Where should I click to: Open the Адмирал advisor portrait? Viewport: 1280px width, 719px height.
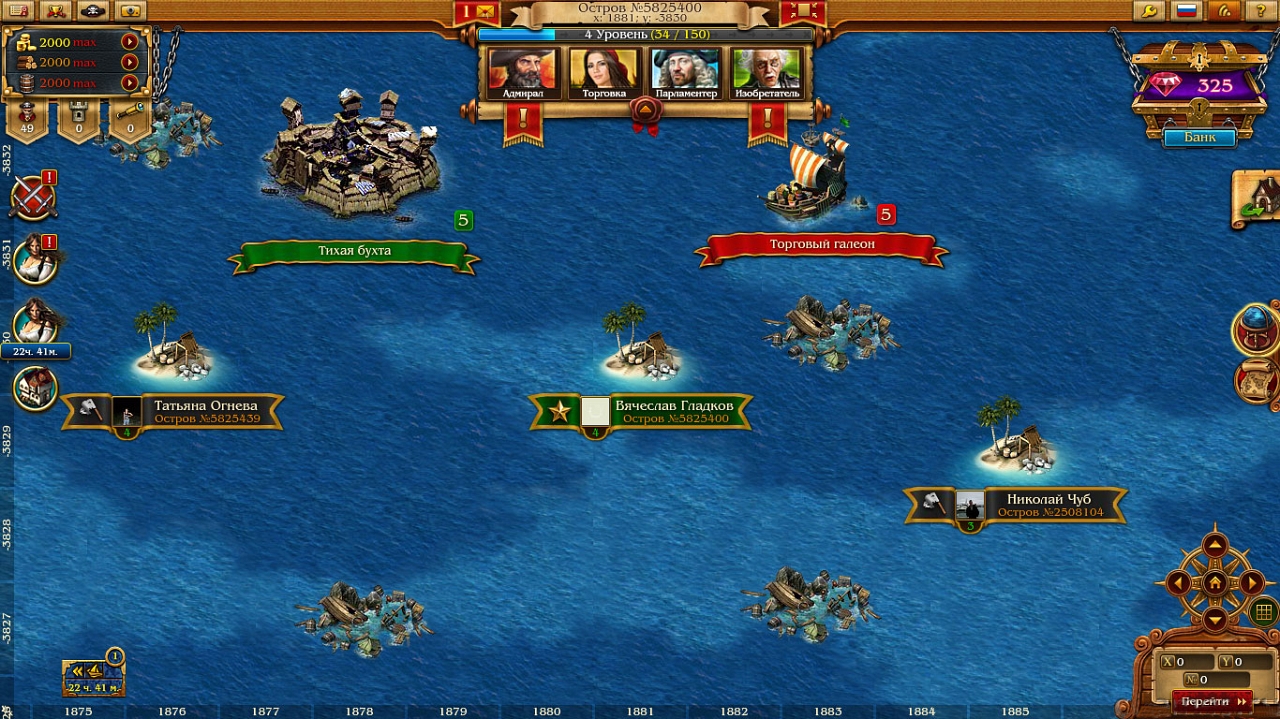tap(523, 72)
